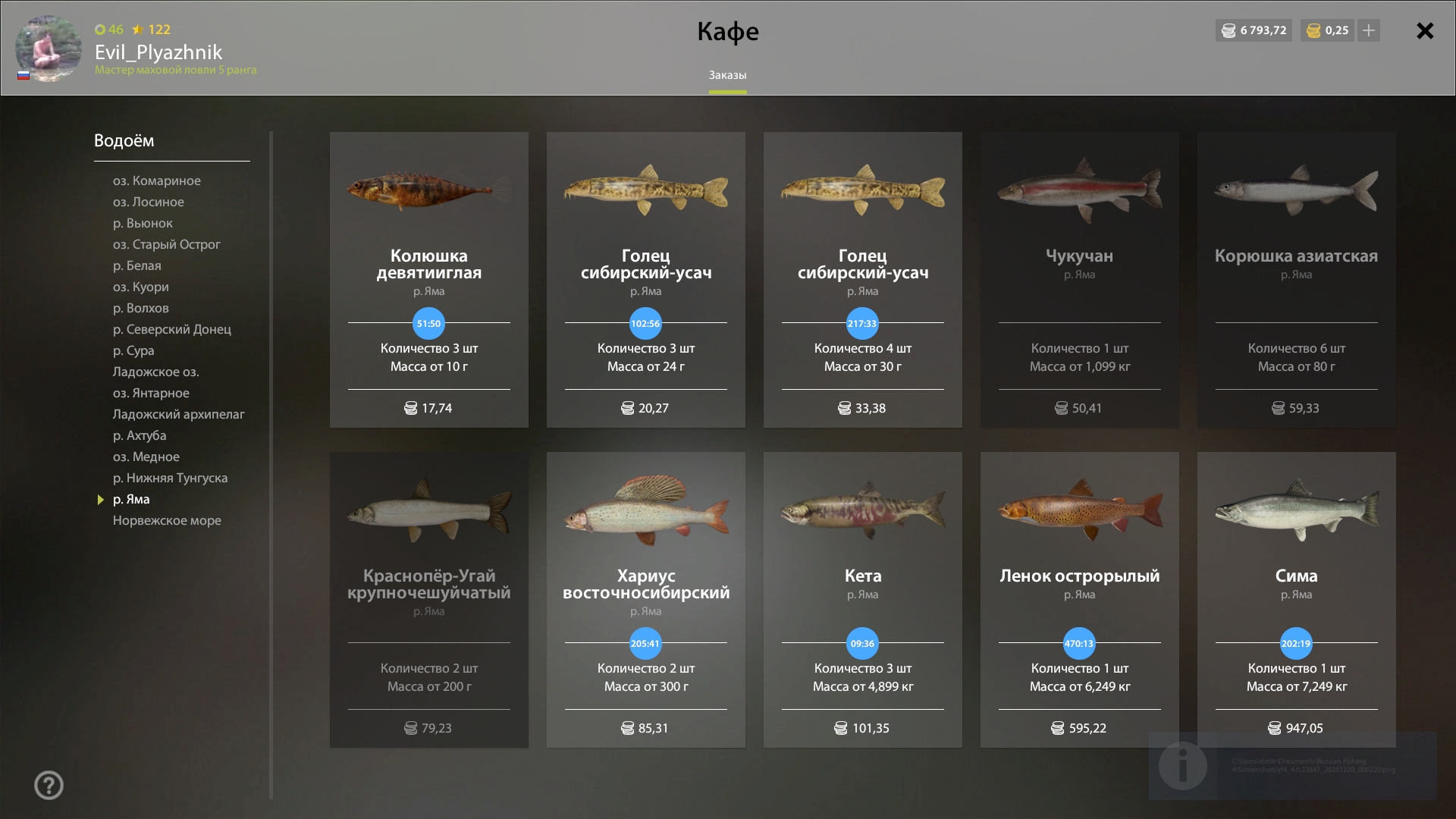
Task: Choose р. Вьюнок in the location list
Action: click(143, 223)
